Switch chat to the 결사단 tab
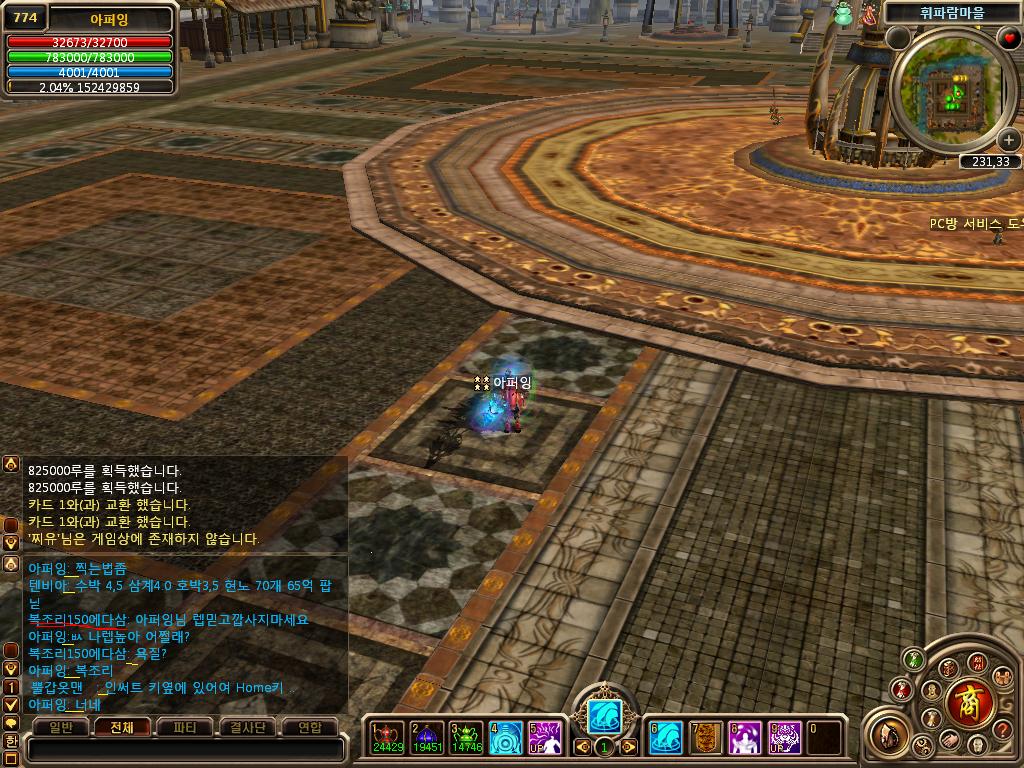 (x=246, y=727)
